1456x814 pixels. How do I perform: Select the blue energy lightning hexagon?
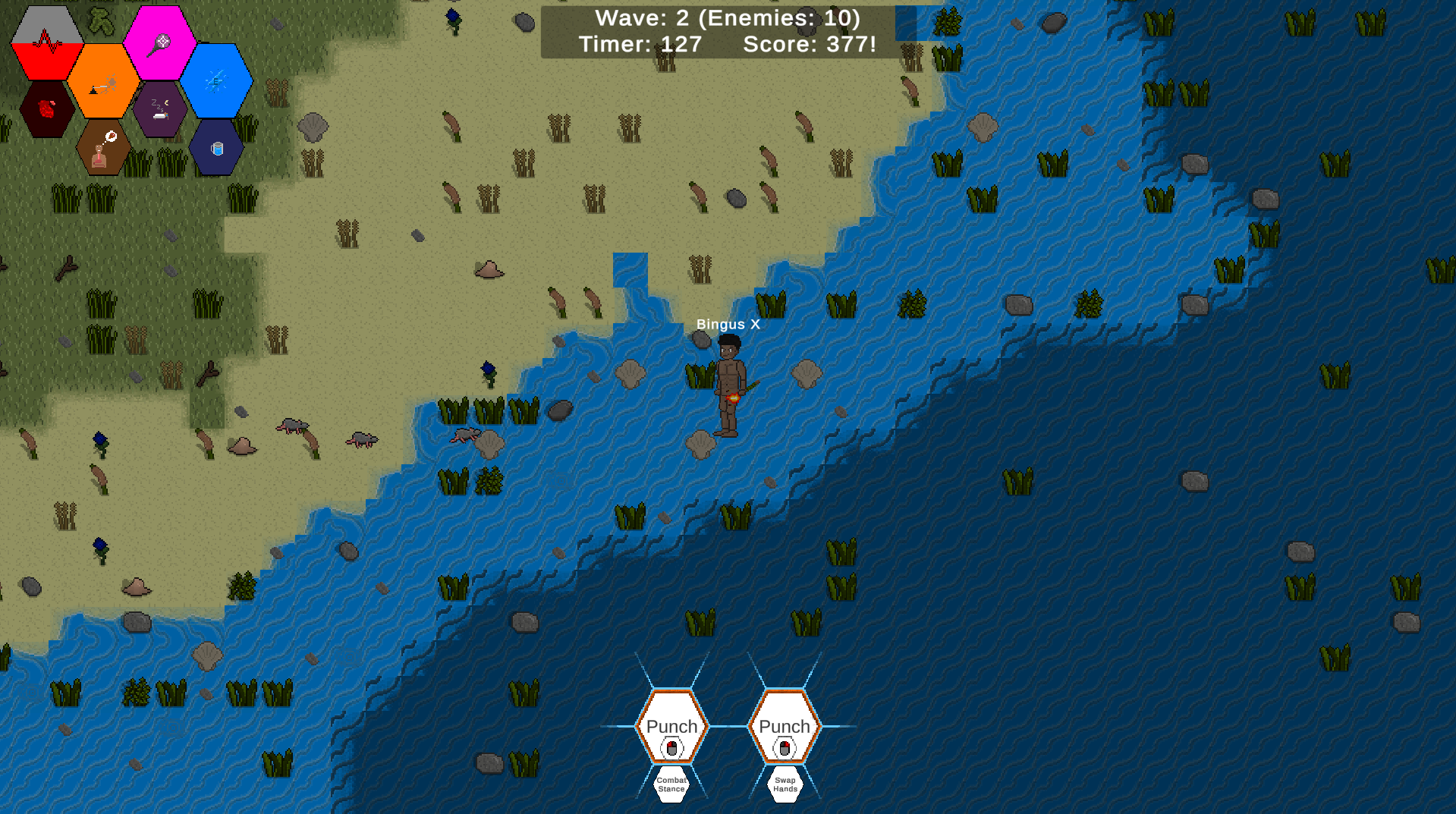pos(218,79)
